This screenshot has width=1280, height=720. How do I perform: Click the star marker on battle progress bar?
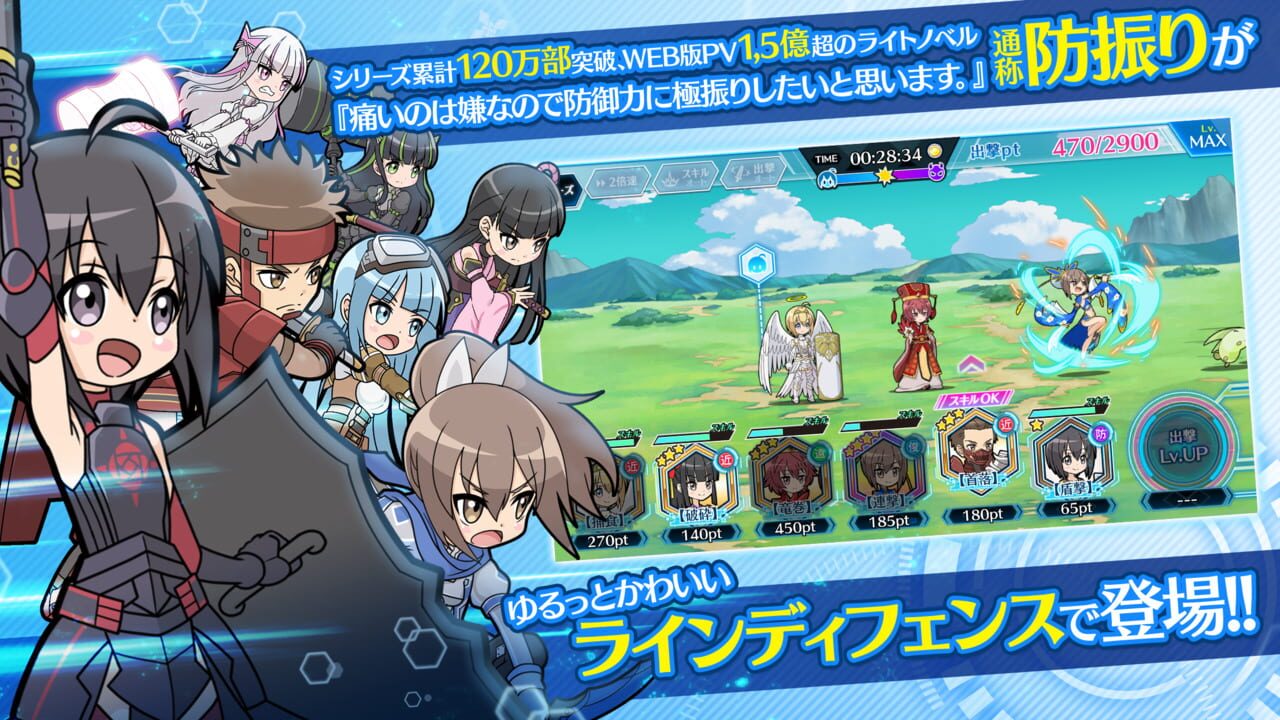[885, 174]
